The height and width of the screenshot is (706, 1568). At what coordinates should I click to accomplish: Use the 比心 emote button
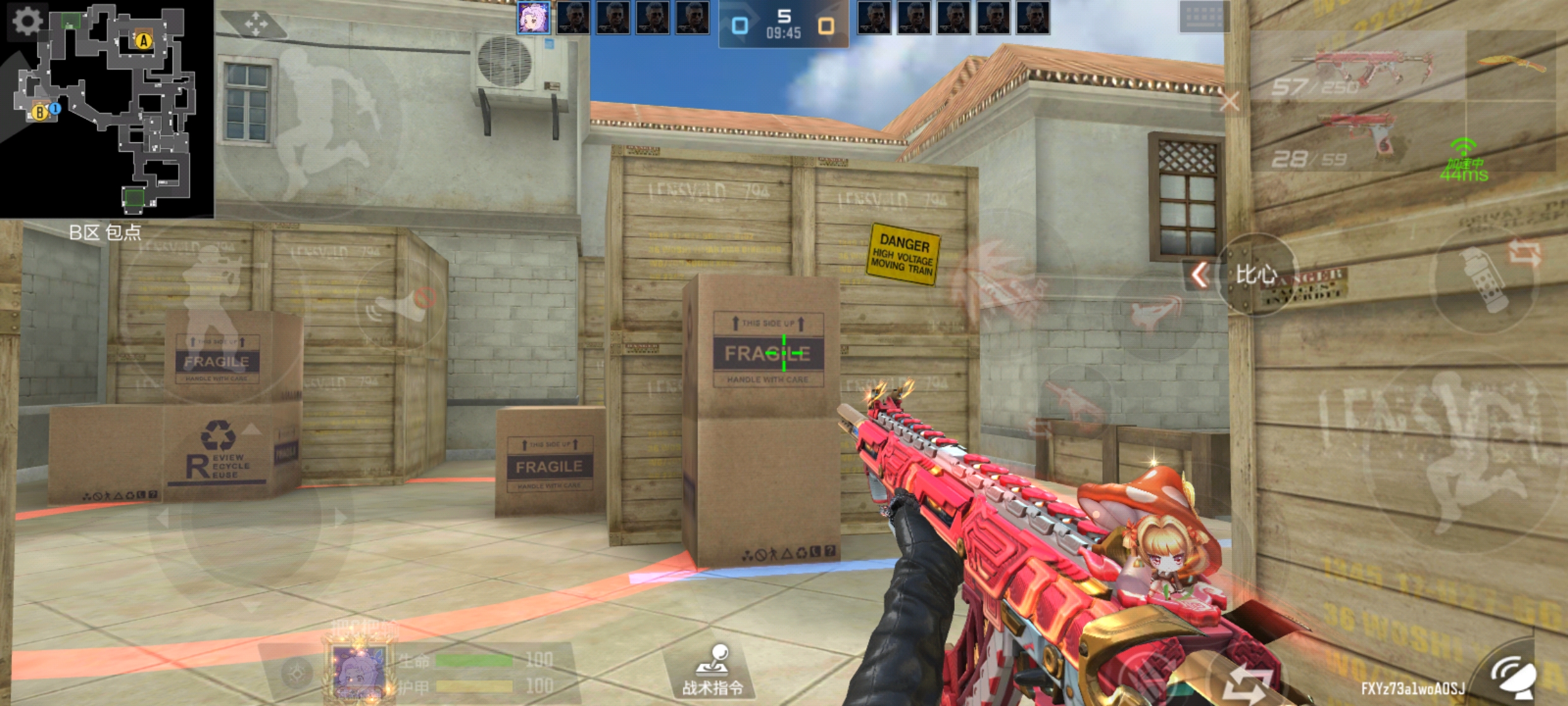(1257, 275)
